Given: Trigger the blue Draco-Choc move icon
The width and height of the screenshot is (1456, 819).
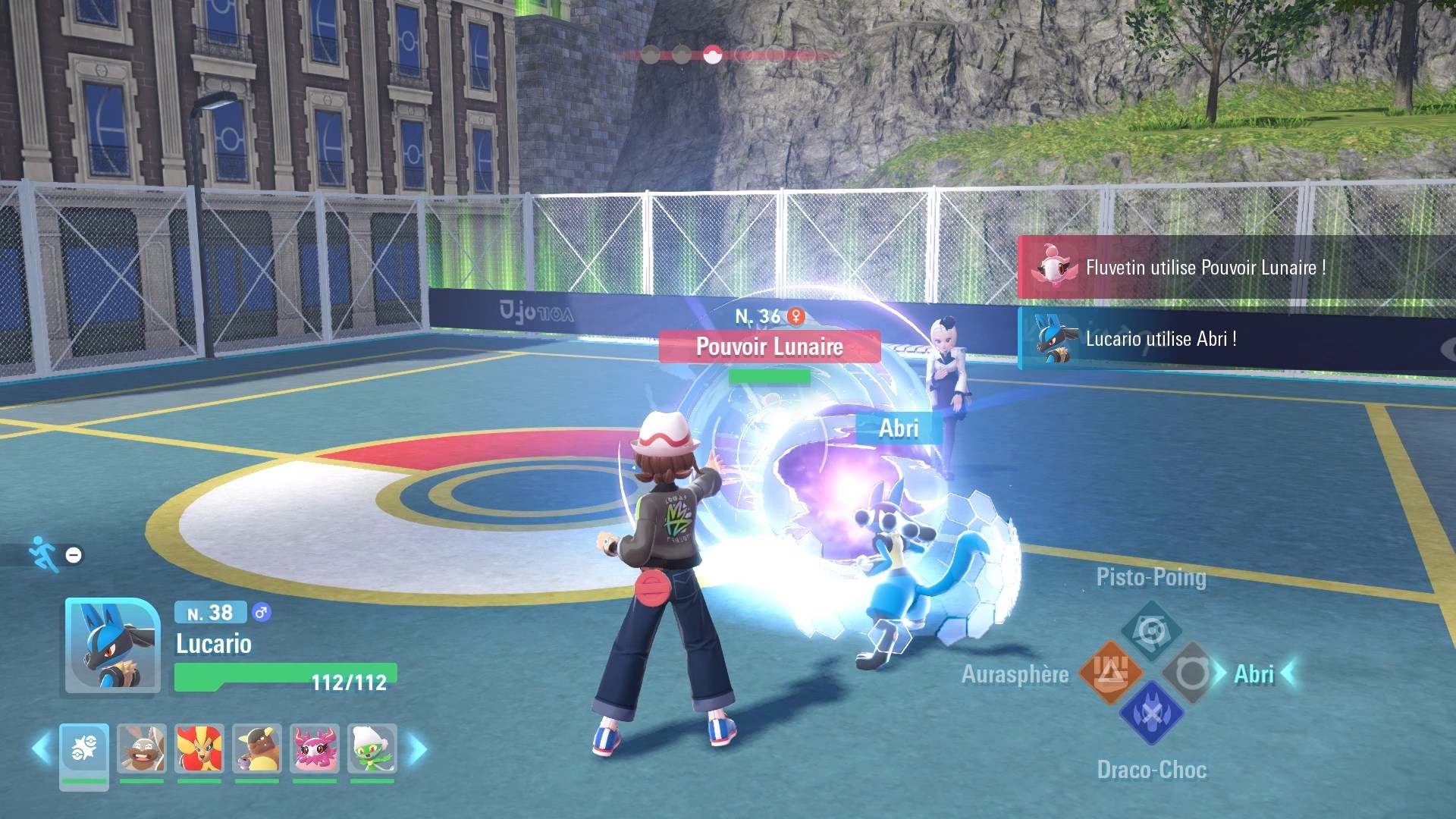Looking at the screenshot, I should click(1151, 713).
